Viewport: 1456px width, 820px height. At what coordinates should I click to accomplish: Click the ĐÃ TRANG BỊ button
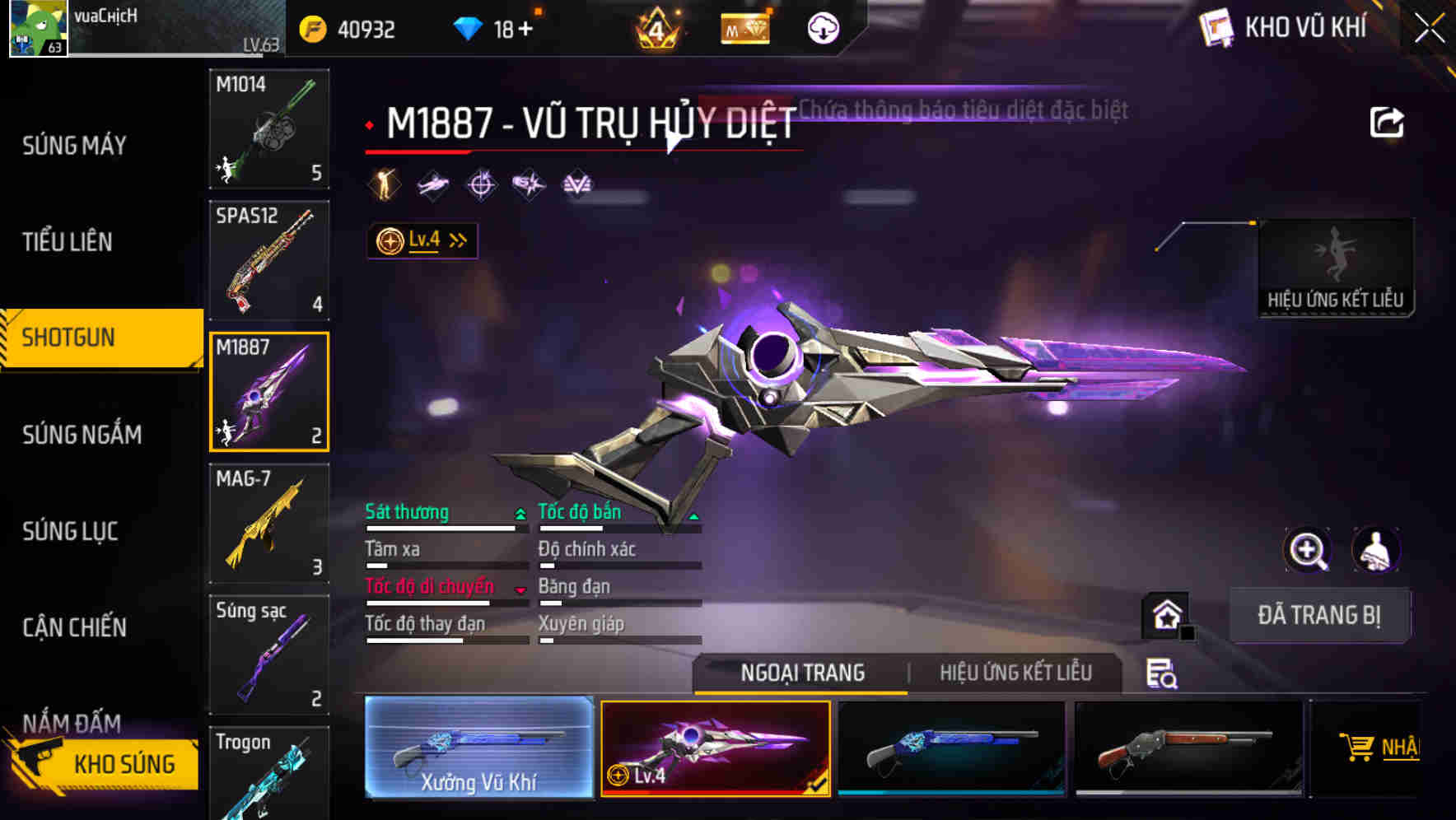tap(1319, 615)
